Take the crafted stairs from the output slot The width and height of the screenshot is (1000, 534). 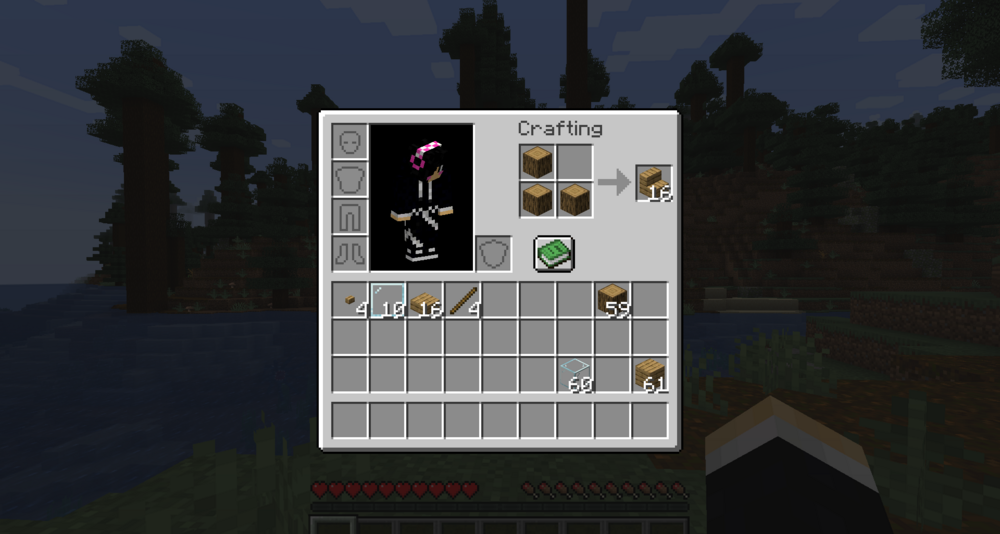pos(654,183)
